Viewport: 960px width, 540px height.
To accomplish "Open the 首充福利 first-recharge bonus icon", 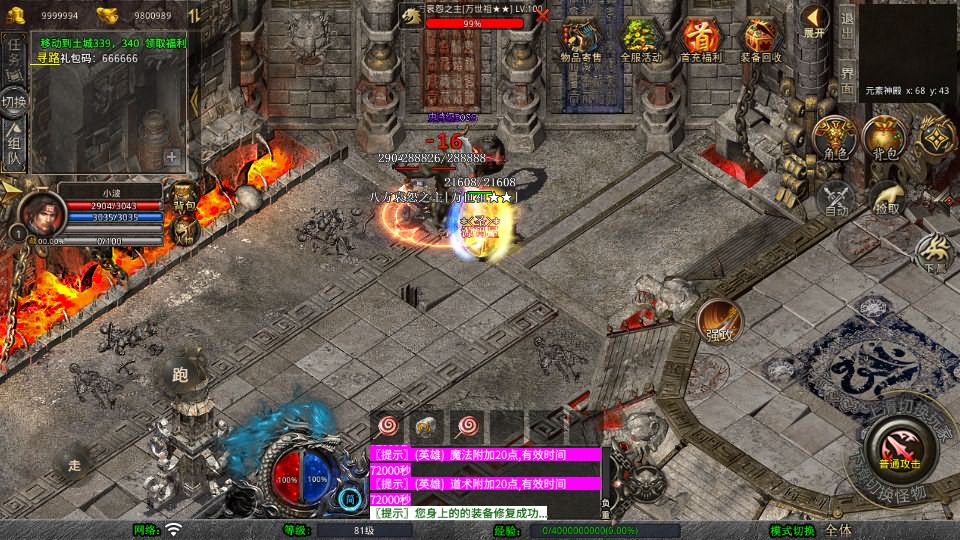I will coord(701,38).
